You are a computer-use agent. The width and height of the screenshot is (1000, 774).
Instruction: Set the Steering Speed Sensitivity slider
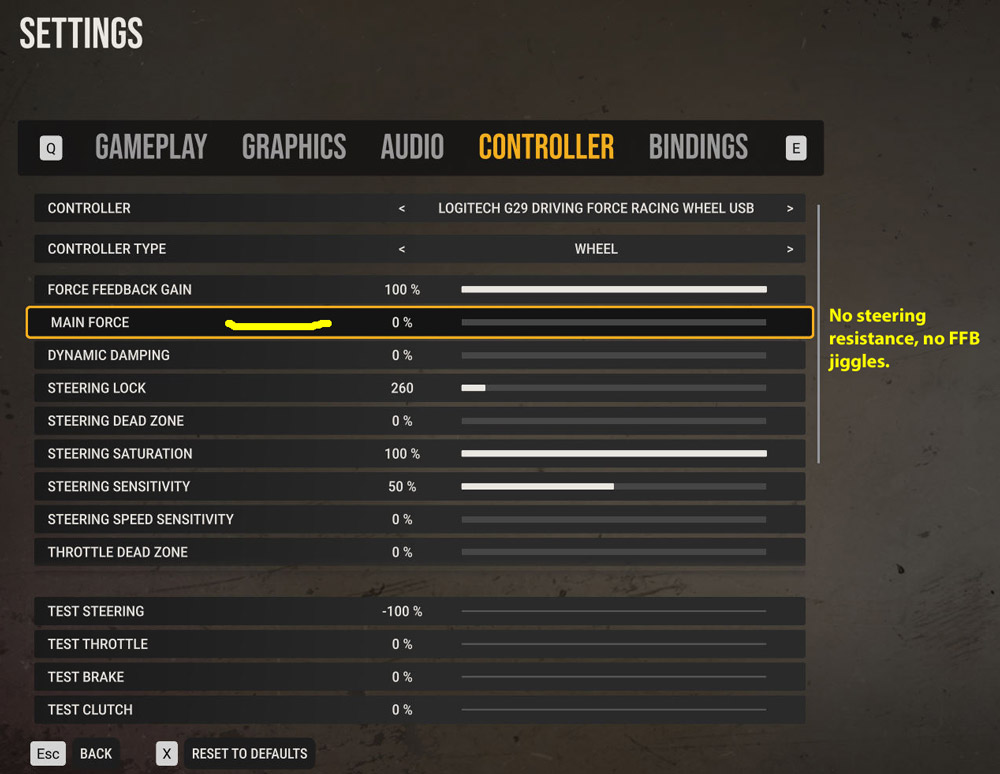click(x=613, y=520)
